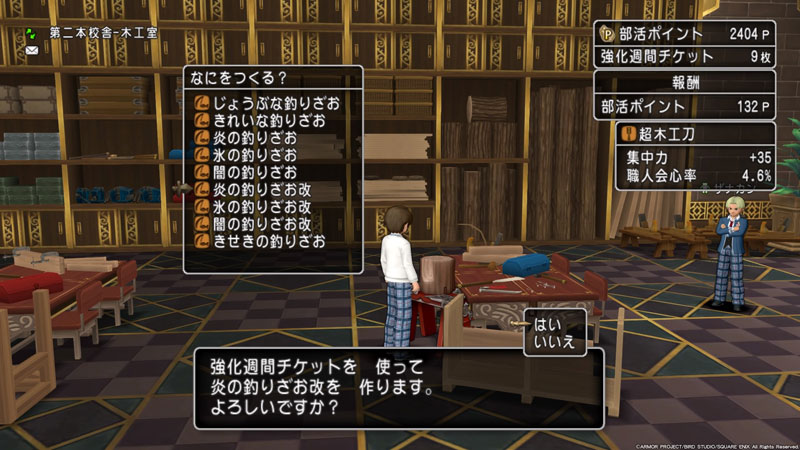
Task: Select きせきの釣りざお at the list bottom
Action: pyautogui.click(x=262, y=240)
